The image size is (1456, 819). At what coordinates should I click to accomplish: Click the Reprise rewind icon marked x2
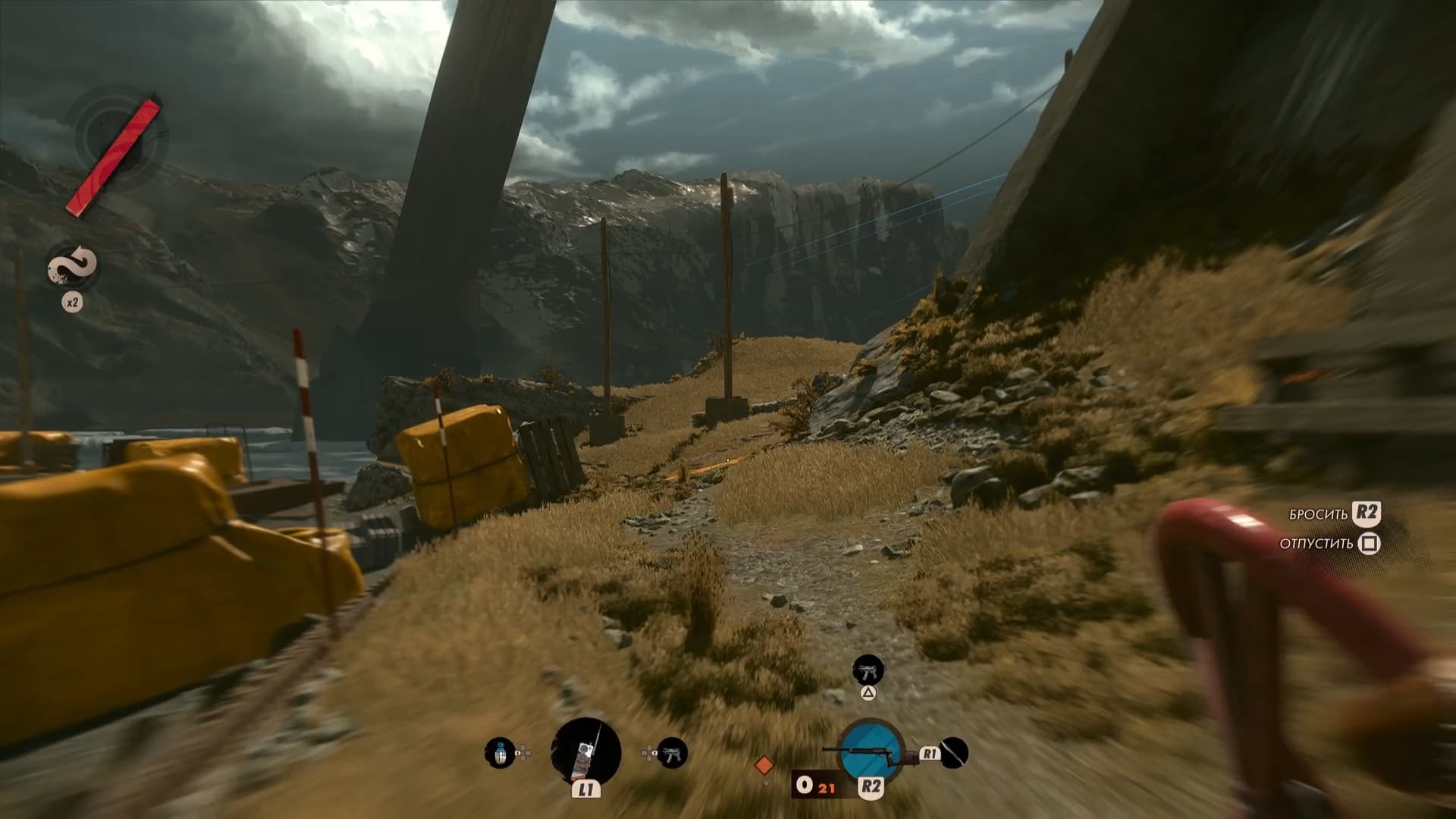(72, 268)
